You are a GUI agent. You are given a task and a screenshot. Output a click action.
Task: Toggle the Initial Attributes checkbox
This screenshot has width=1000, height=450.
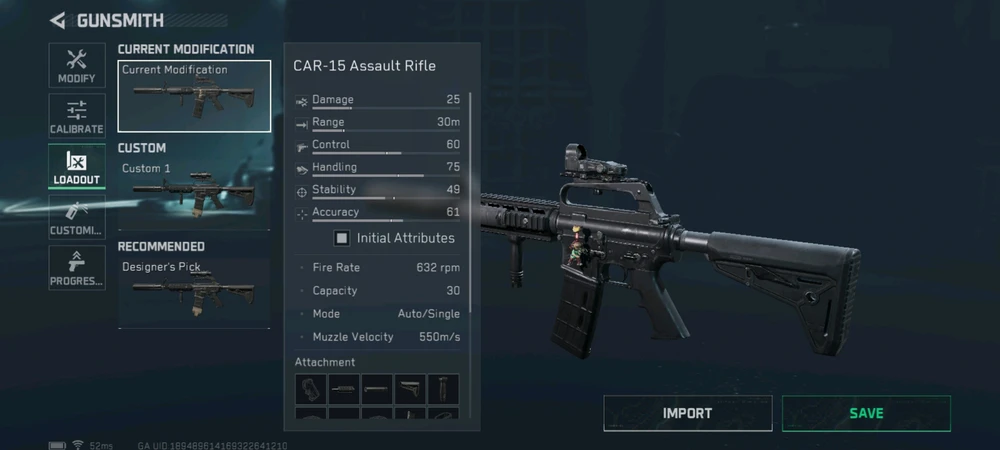coord(342,238)
